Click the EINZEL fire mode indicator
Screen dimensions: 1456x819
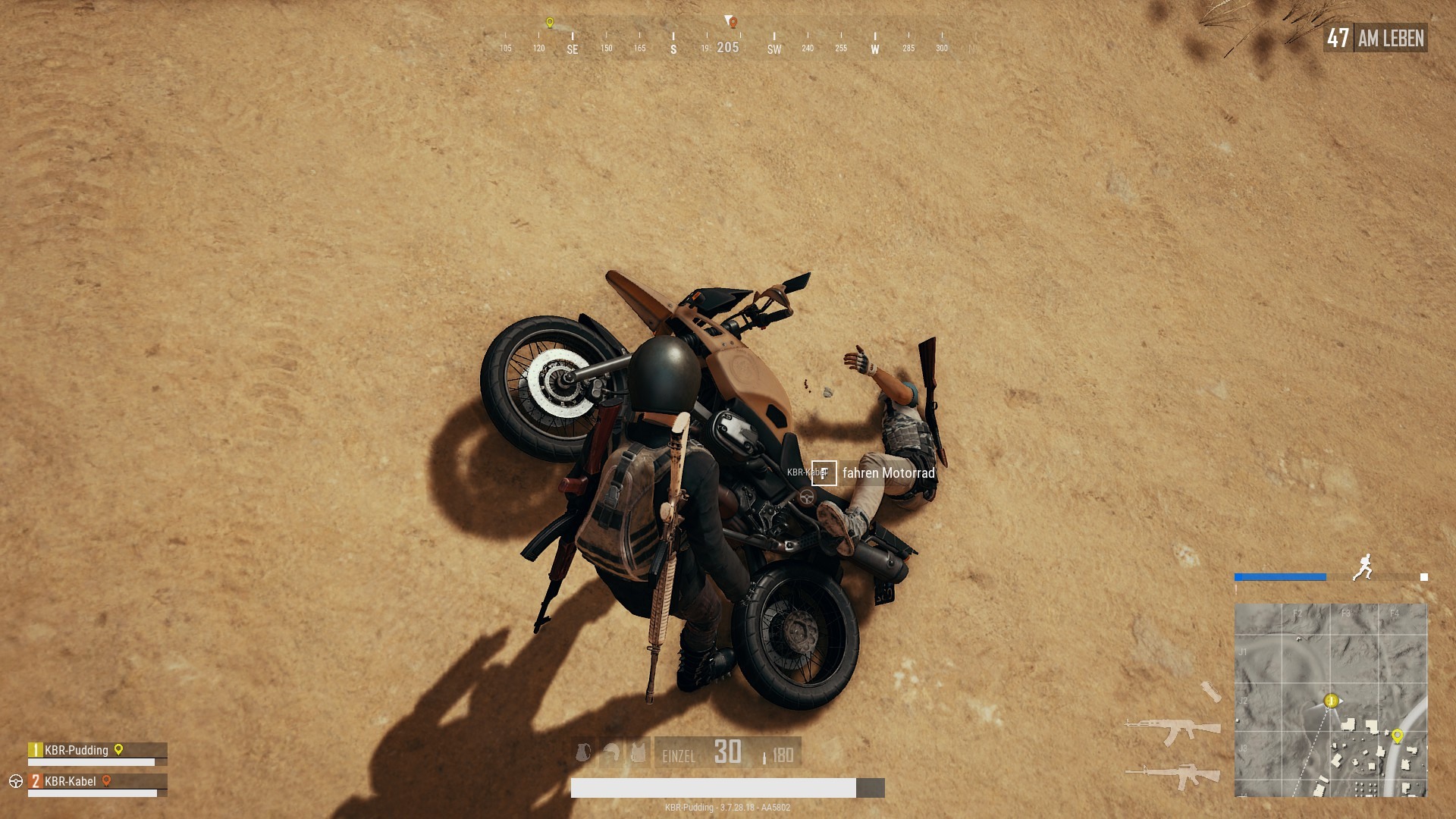(x=679, y=756)
